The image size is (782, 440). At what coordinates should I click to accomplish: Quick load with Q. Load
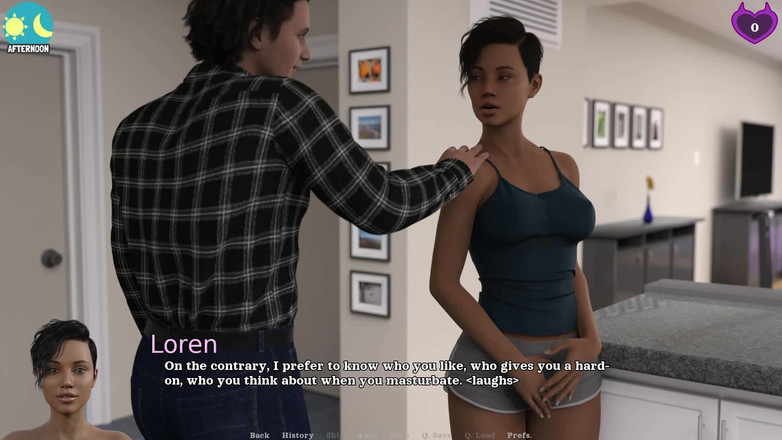480,435
